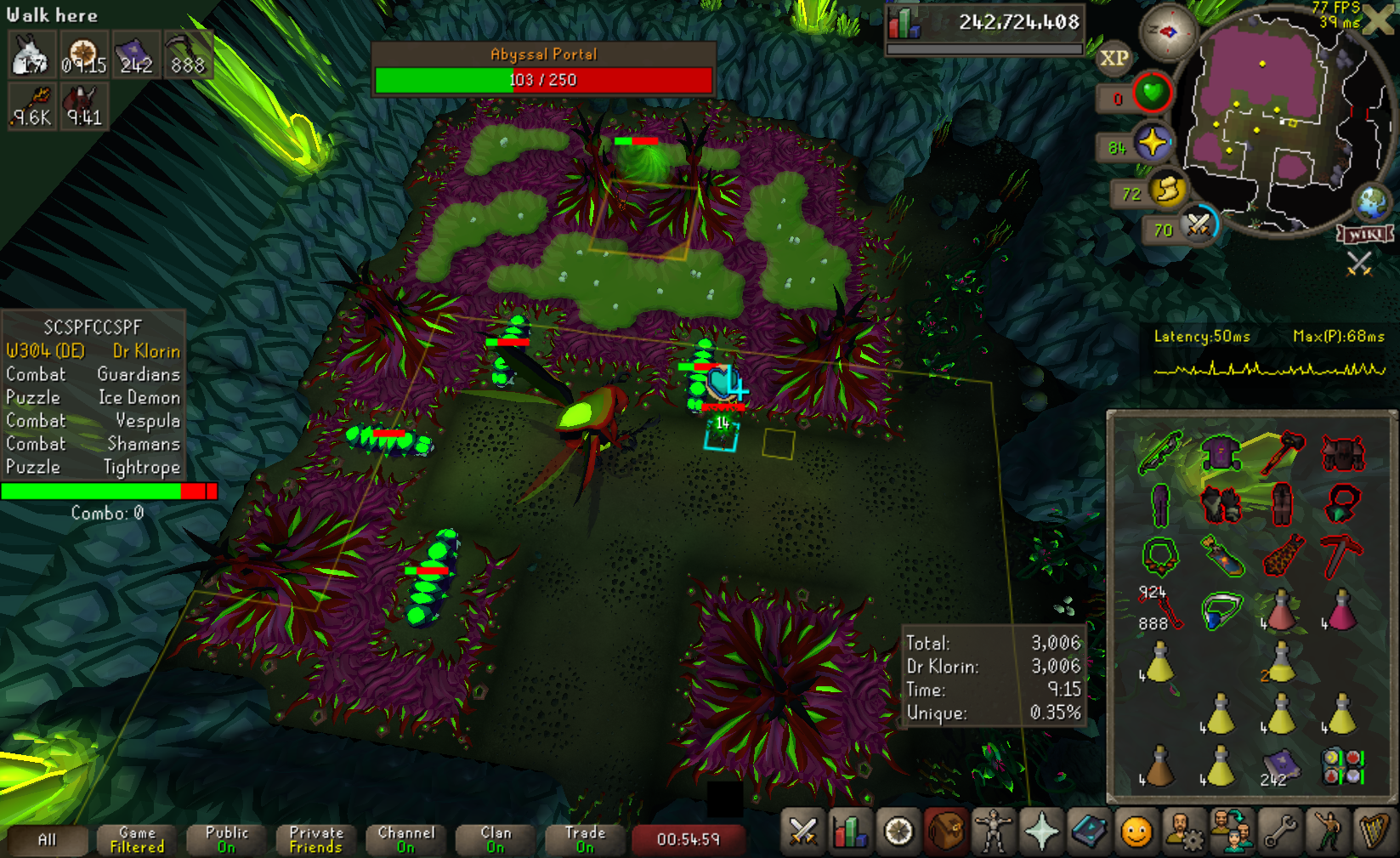Select the purple book in inventory

tap(1280, 765)
